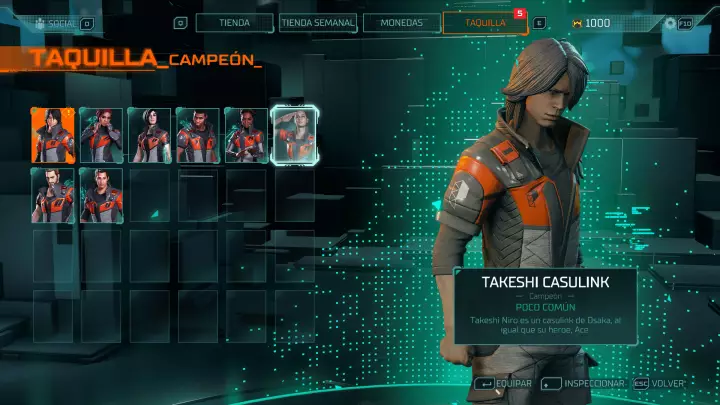720x405 pixels.
Task: Open settings with the gear icon
Action: pyautogui.click(x=672, y=23)
